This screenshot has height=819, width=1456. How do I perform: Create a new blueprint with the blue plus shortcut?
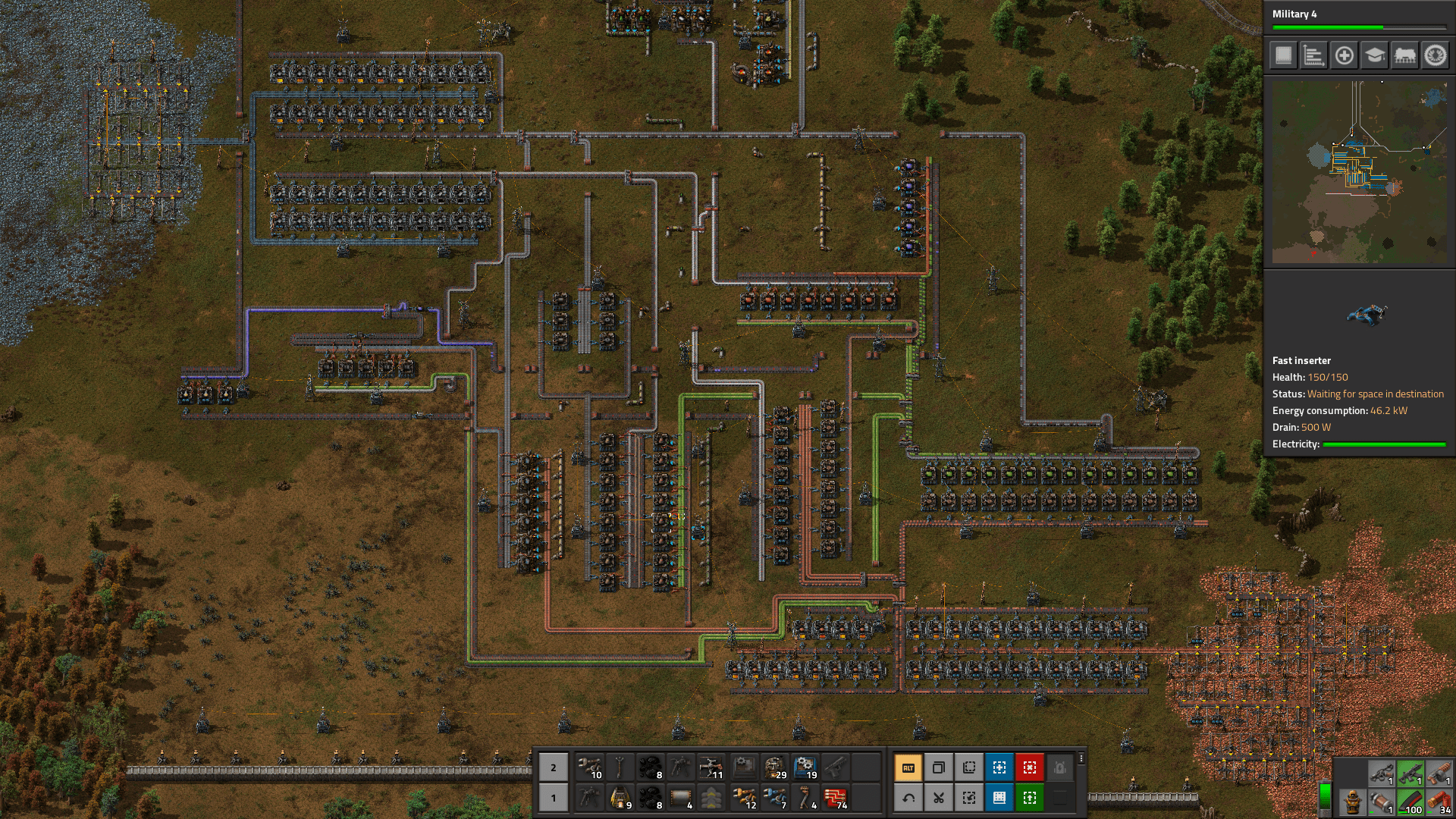(x=999, y=767)
